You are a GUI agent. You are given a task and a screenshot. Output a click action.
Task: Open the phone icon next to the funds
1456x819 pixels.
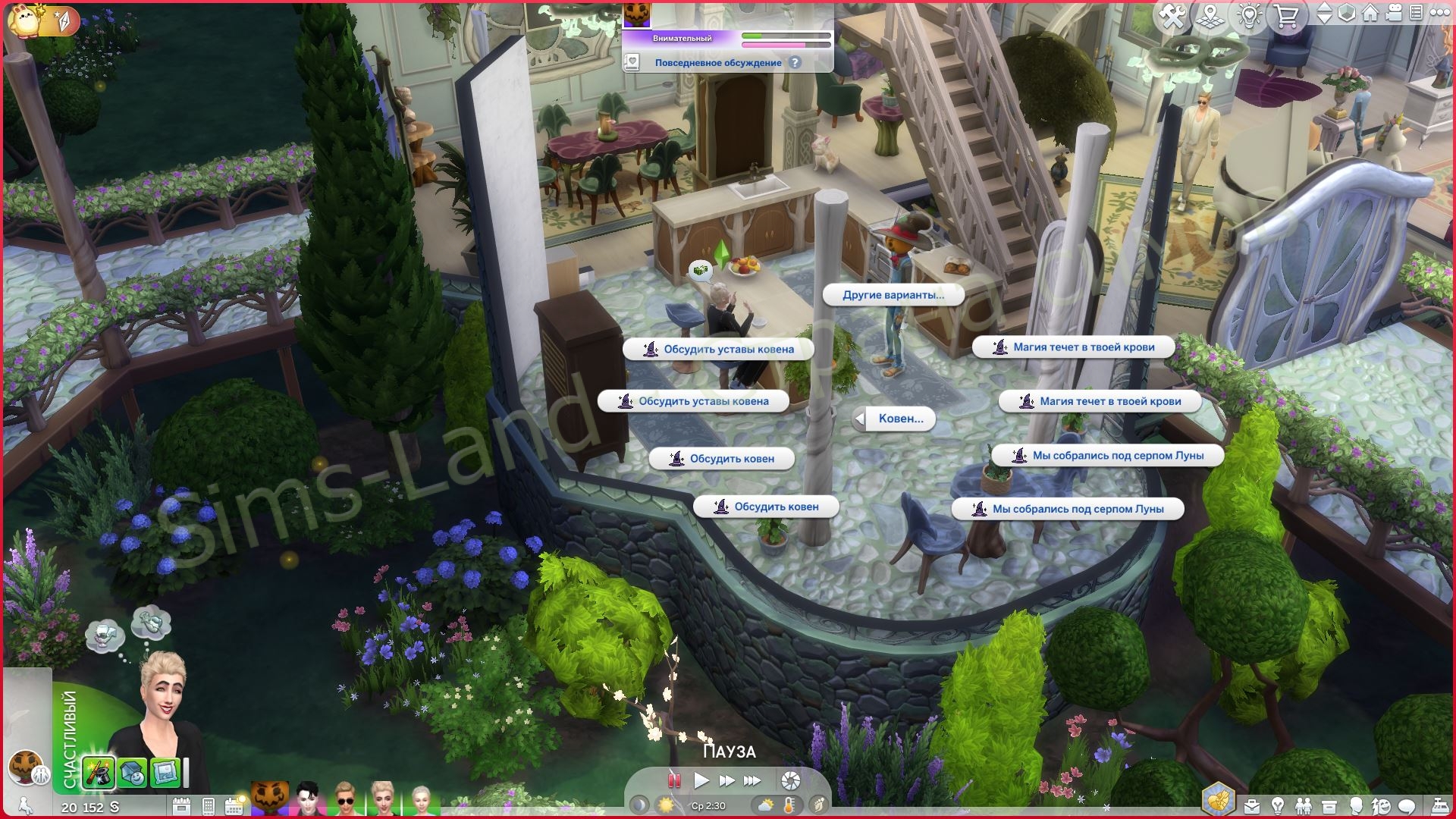pyautogui.click(x=209, y=806)
